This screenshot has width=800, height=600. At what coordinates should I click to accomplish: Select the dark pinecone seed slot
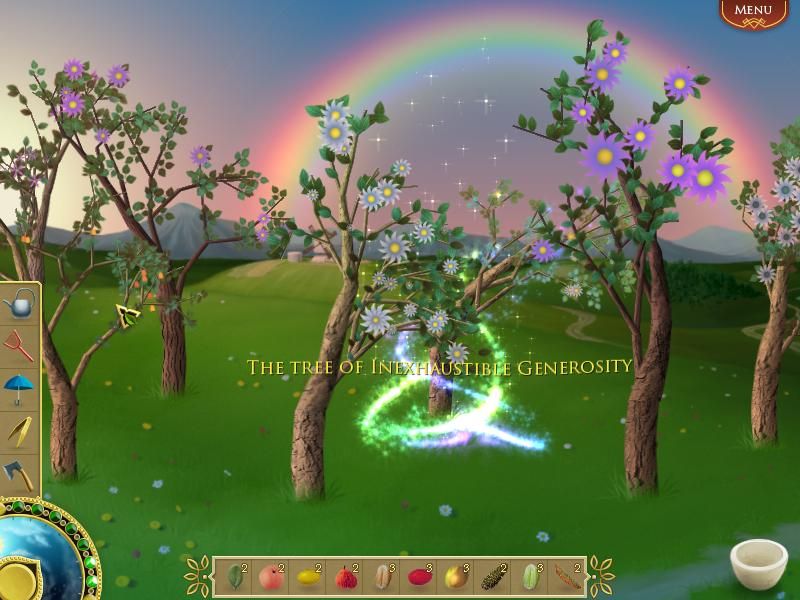[492, 577]
